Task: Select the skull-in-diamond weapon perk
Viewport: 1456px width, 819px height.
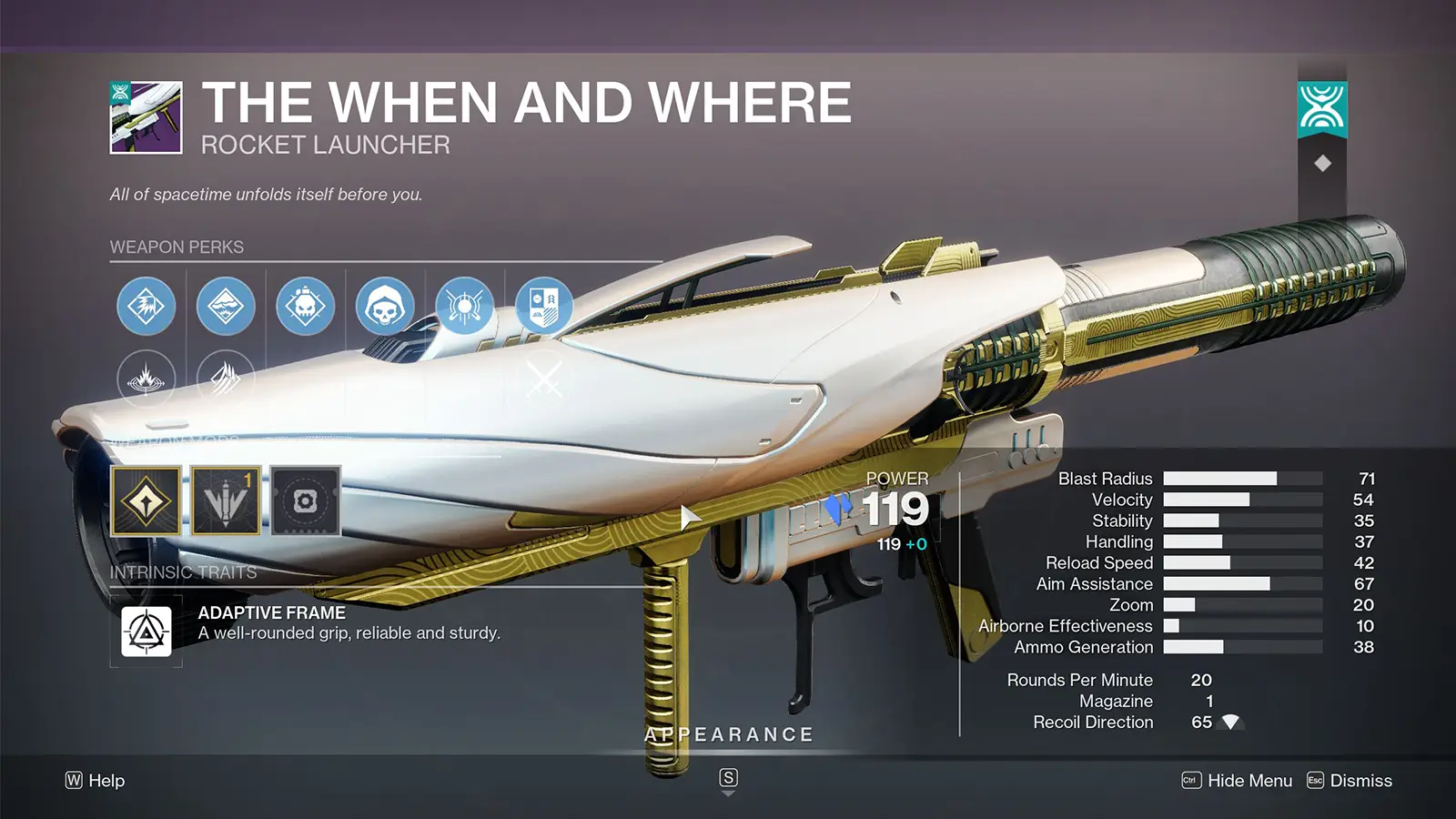Action: click(x=304, y=306)
